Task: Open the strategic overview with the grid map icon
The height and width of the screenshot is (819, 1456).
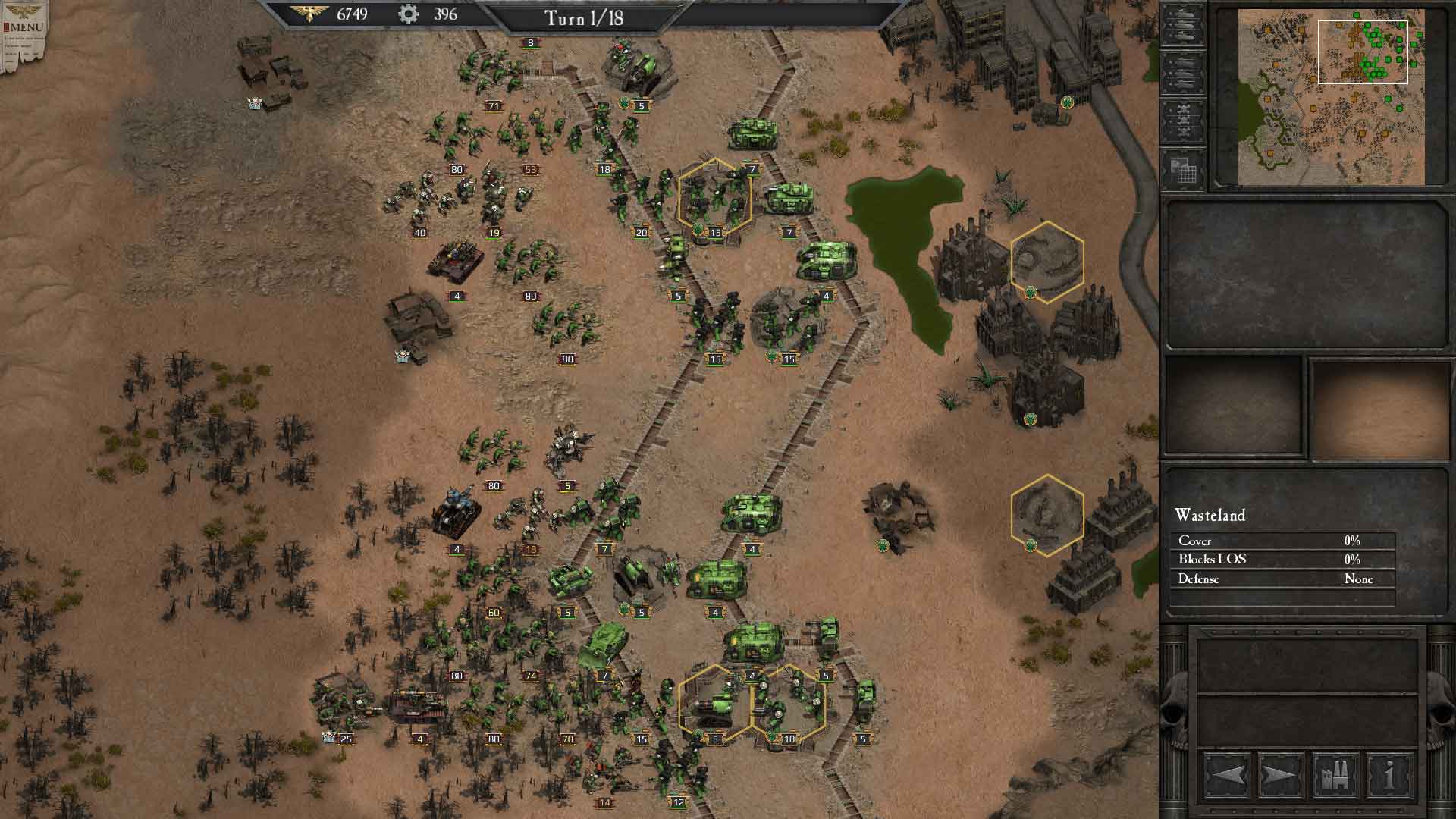Action: point(1181,168)
